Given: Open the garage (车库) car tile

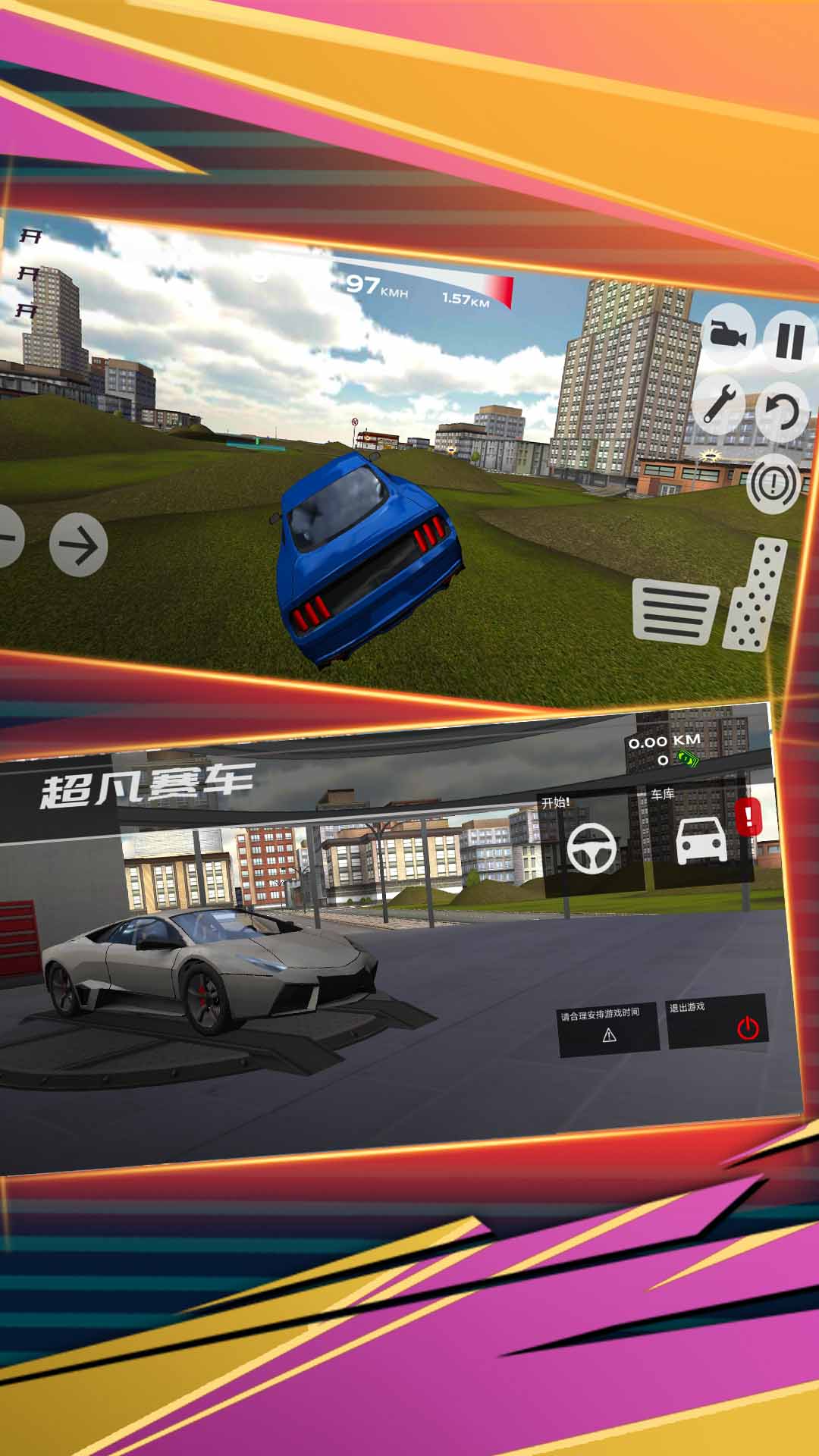Looking at the screenshot, I should point(701,840).
